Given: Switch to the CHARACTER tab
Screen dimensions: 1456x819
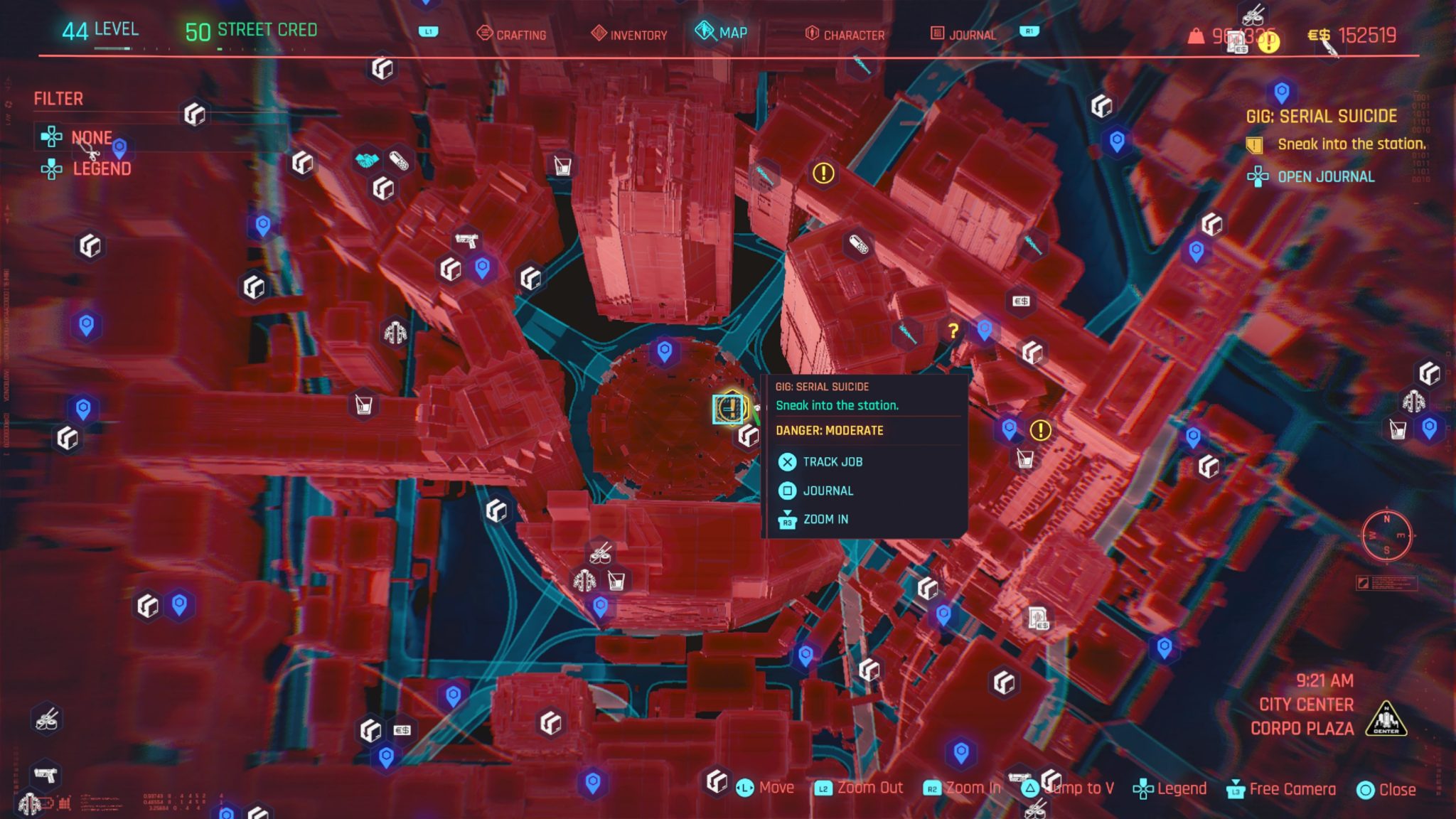Looking at the screenshot, I should 853,33.
